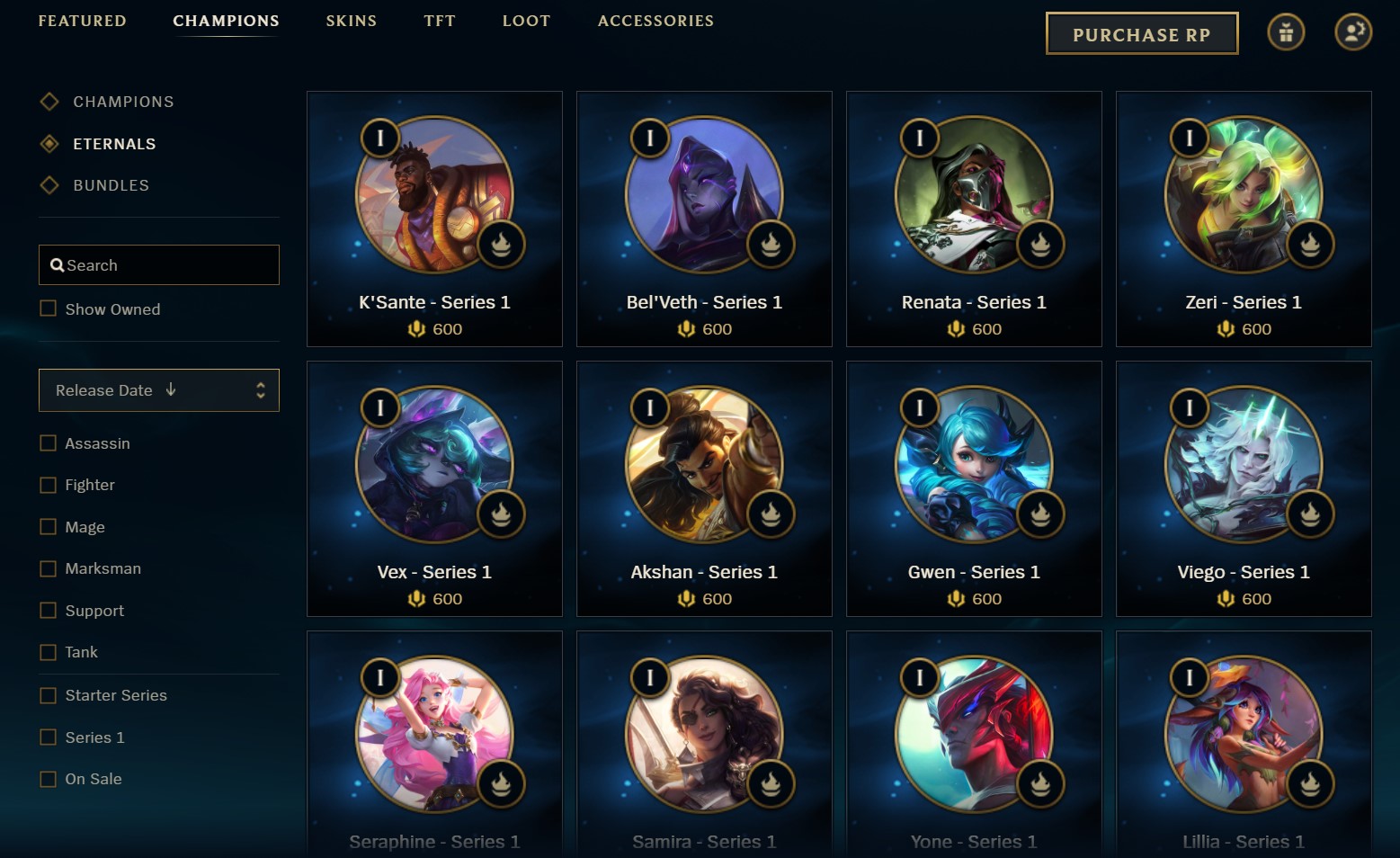Click the search magnifier icon
Screen dimensions: 1400x858
click(58, 264)
